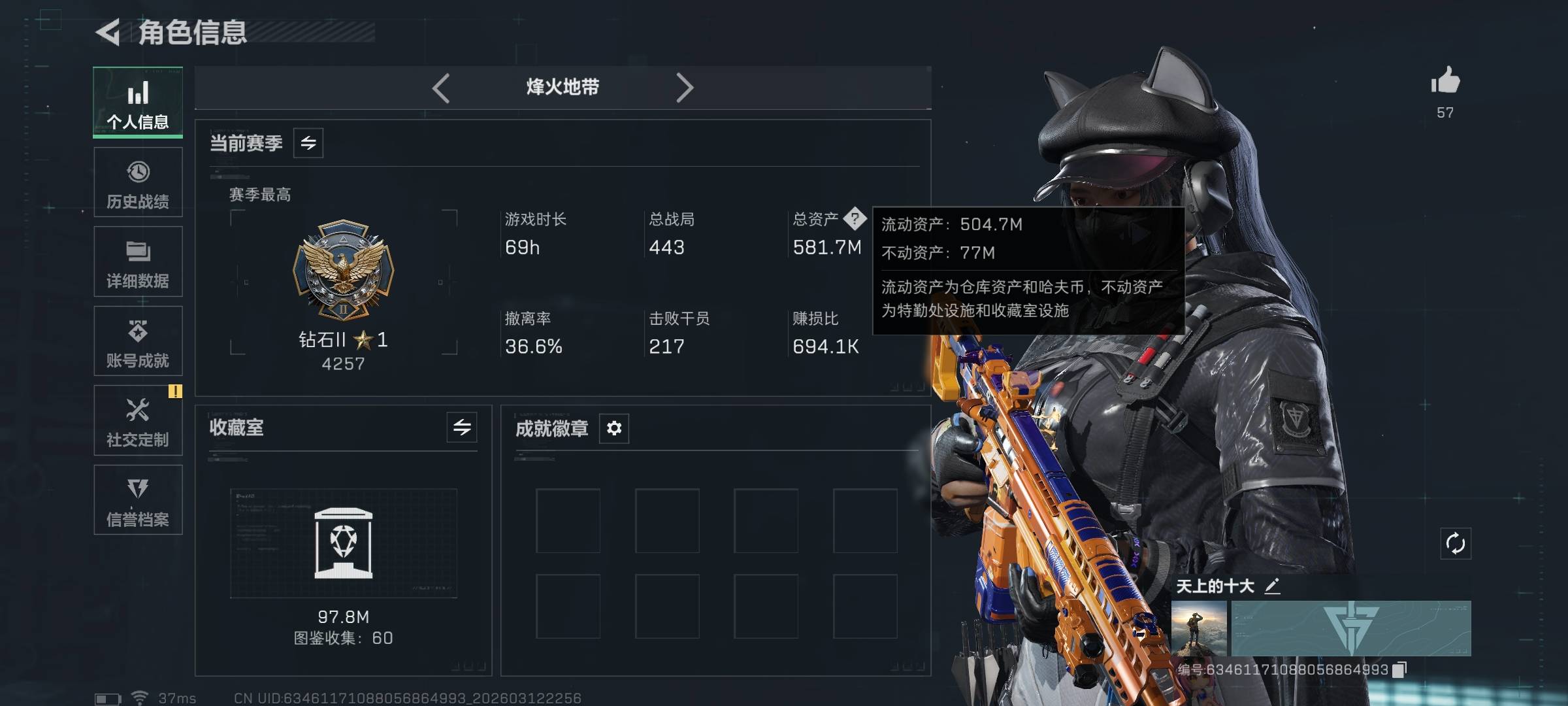Open the 信誉档案 tab
1568x706 pixels.
[x=138, y=500]
